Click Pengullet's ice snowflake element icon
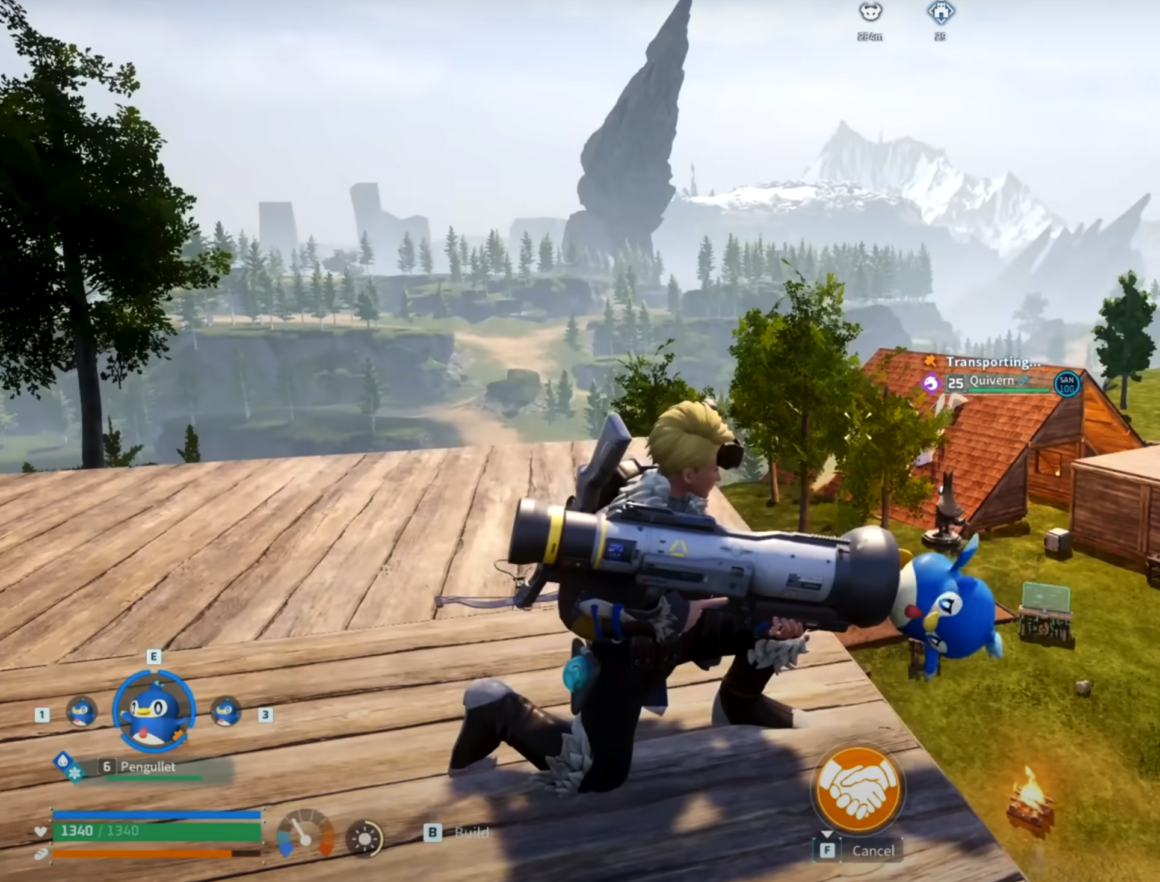 (76, 772)
